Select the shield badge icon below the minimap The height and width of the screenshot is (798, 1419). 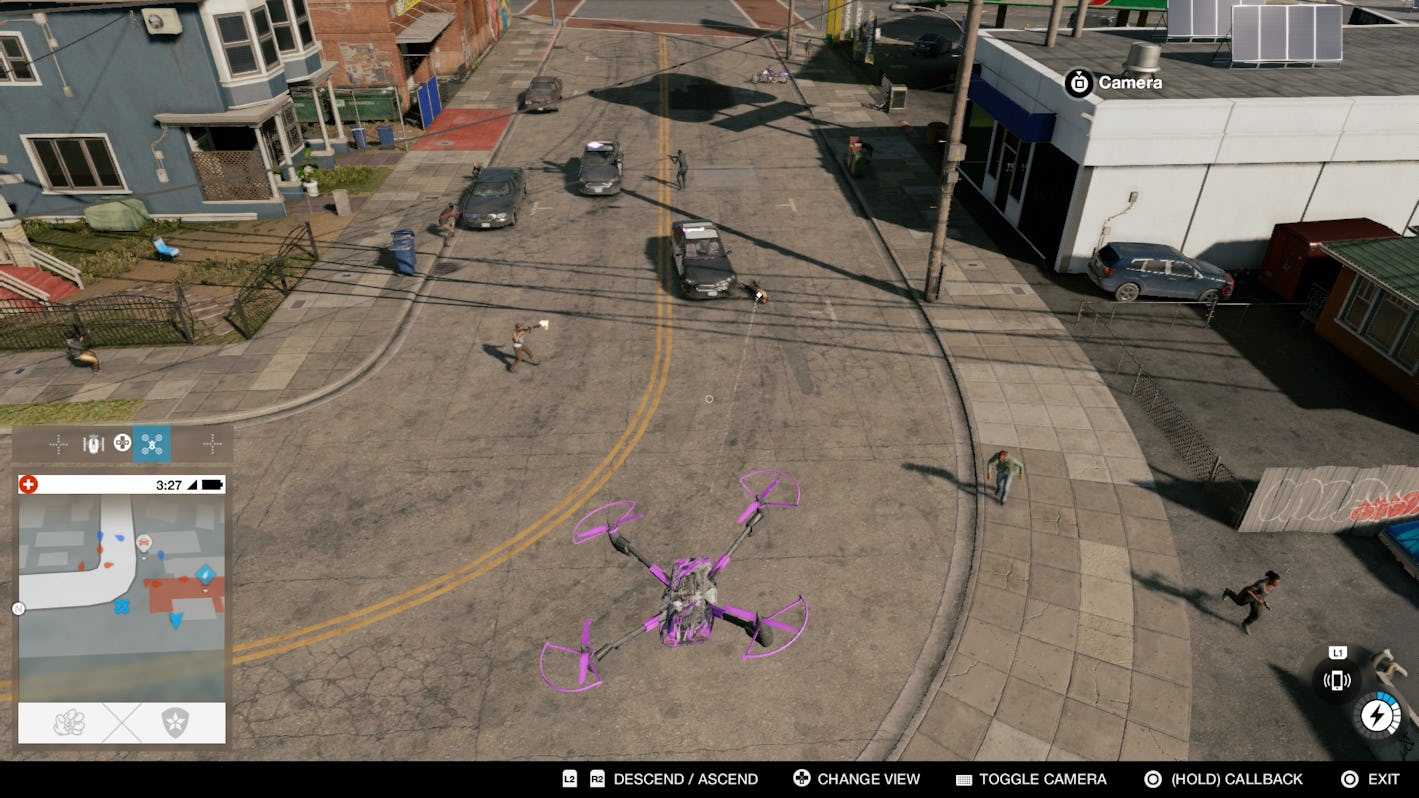pos(177,720)
